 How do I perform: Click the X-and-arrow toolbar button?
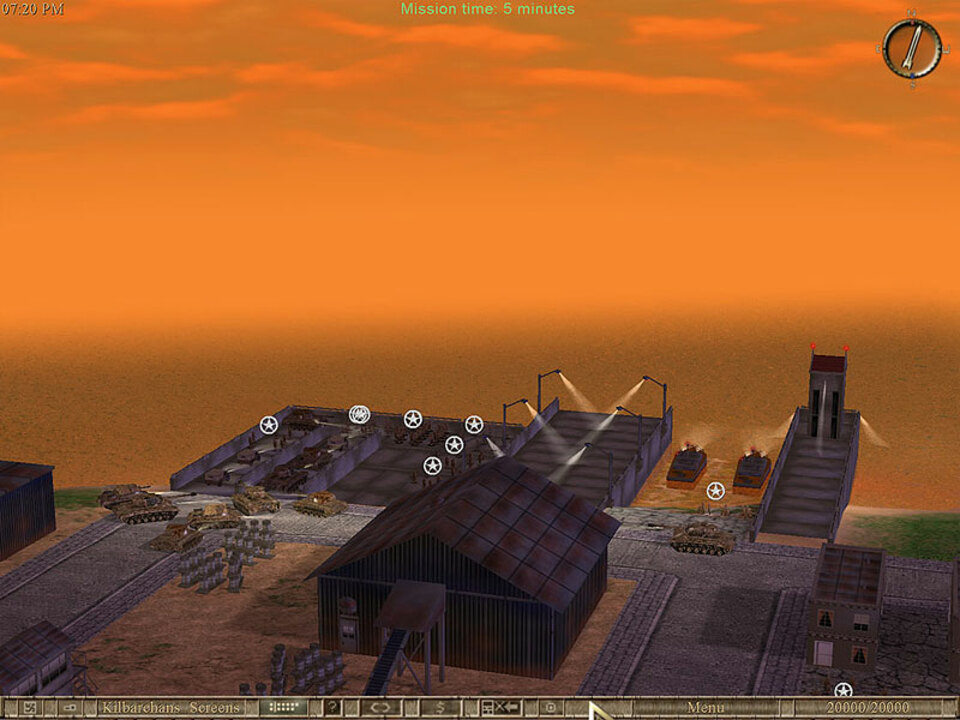tap(500, 708)
